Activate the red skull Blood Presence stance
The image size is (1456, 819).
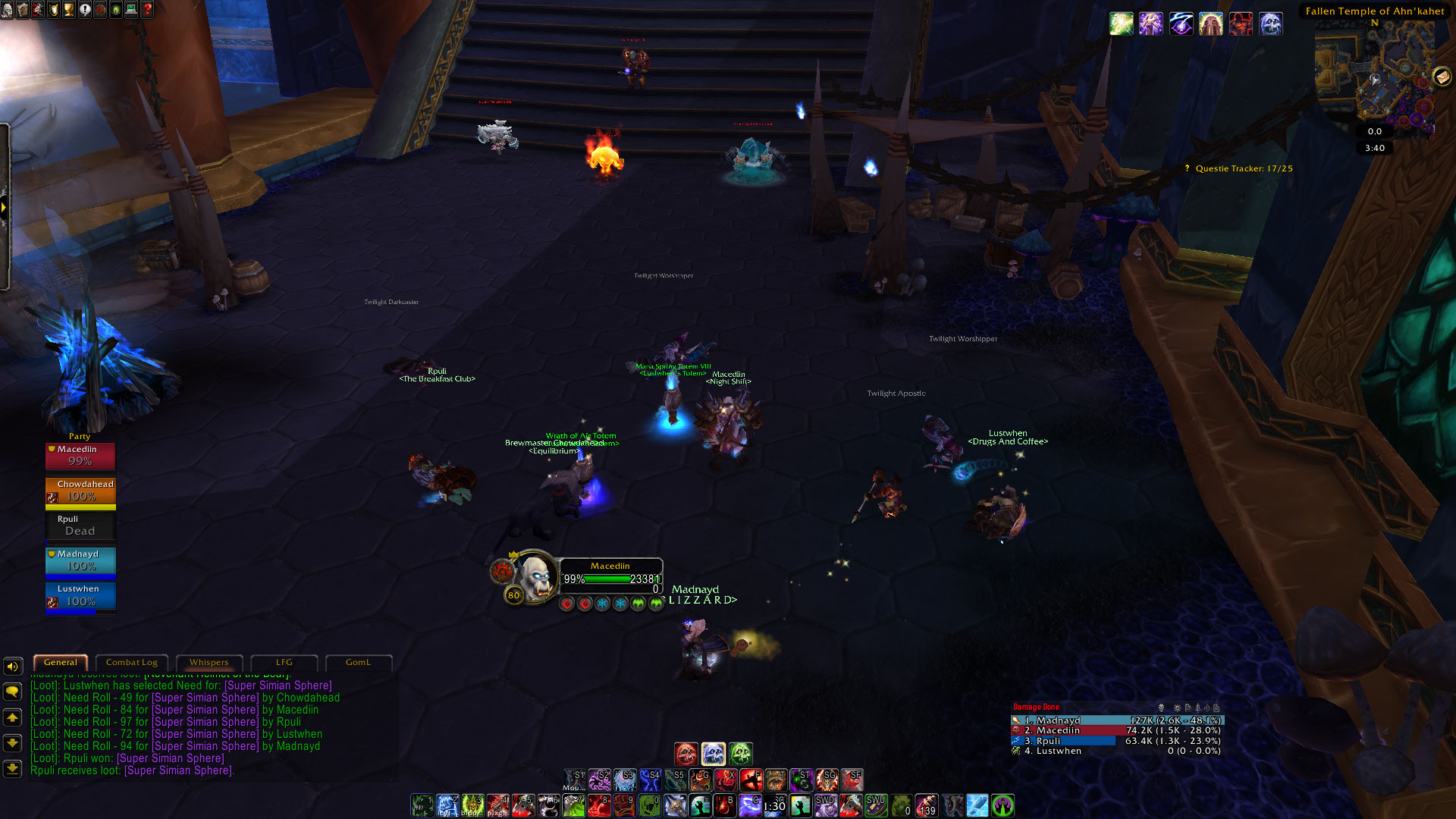coord(686,754)
